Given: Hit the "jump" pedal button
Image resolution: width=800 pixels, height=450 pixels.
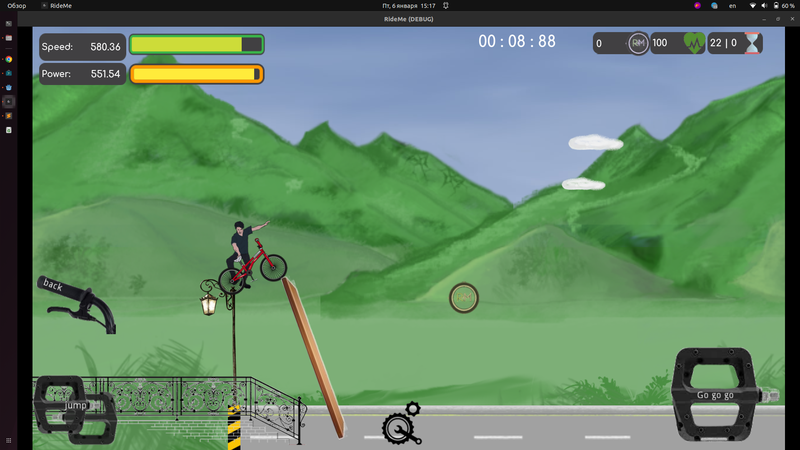Looking at the screenshot, I should click(x=75, y=407).
